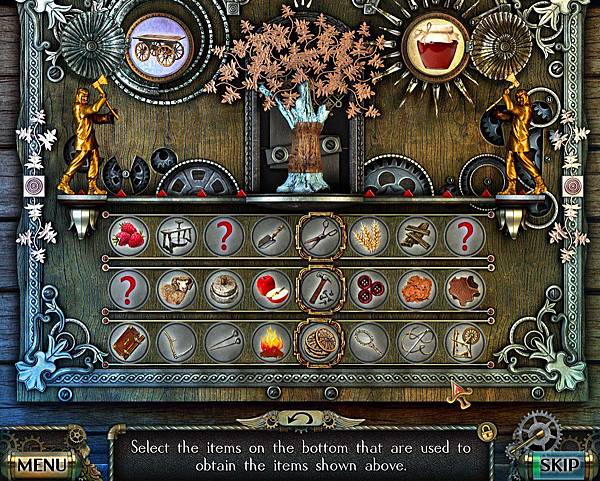Click the jam jar target medallion
Viewport: 600px width, 481px height.
point(432,46)
